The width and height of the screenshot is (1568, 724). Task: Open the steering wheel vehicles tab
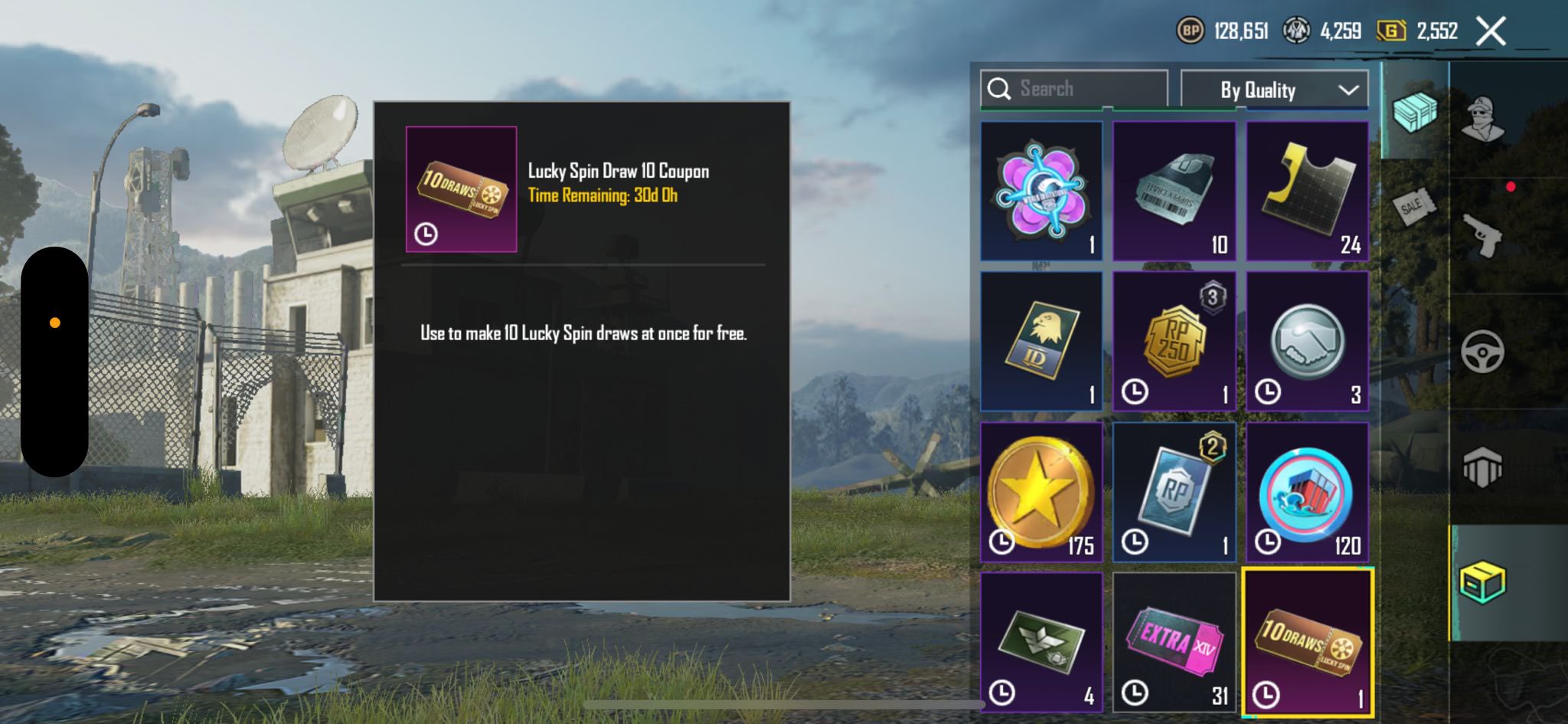click(1483, 352)
